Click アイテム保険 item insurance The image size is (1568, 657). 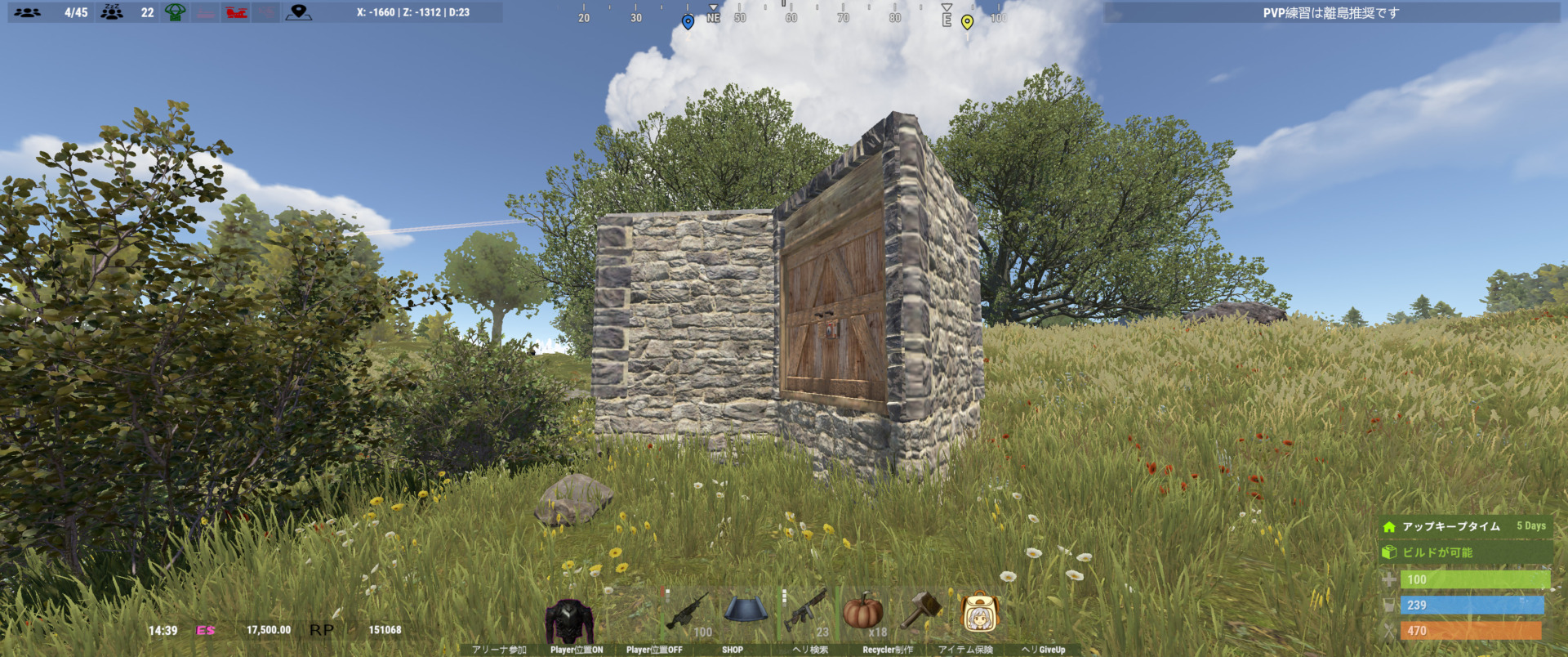pos(968,649)
